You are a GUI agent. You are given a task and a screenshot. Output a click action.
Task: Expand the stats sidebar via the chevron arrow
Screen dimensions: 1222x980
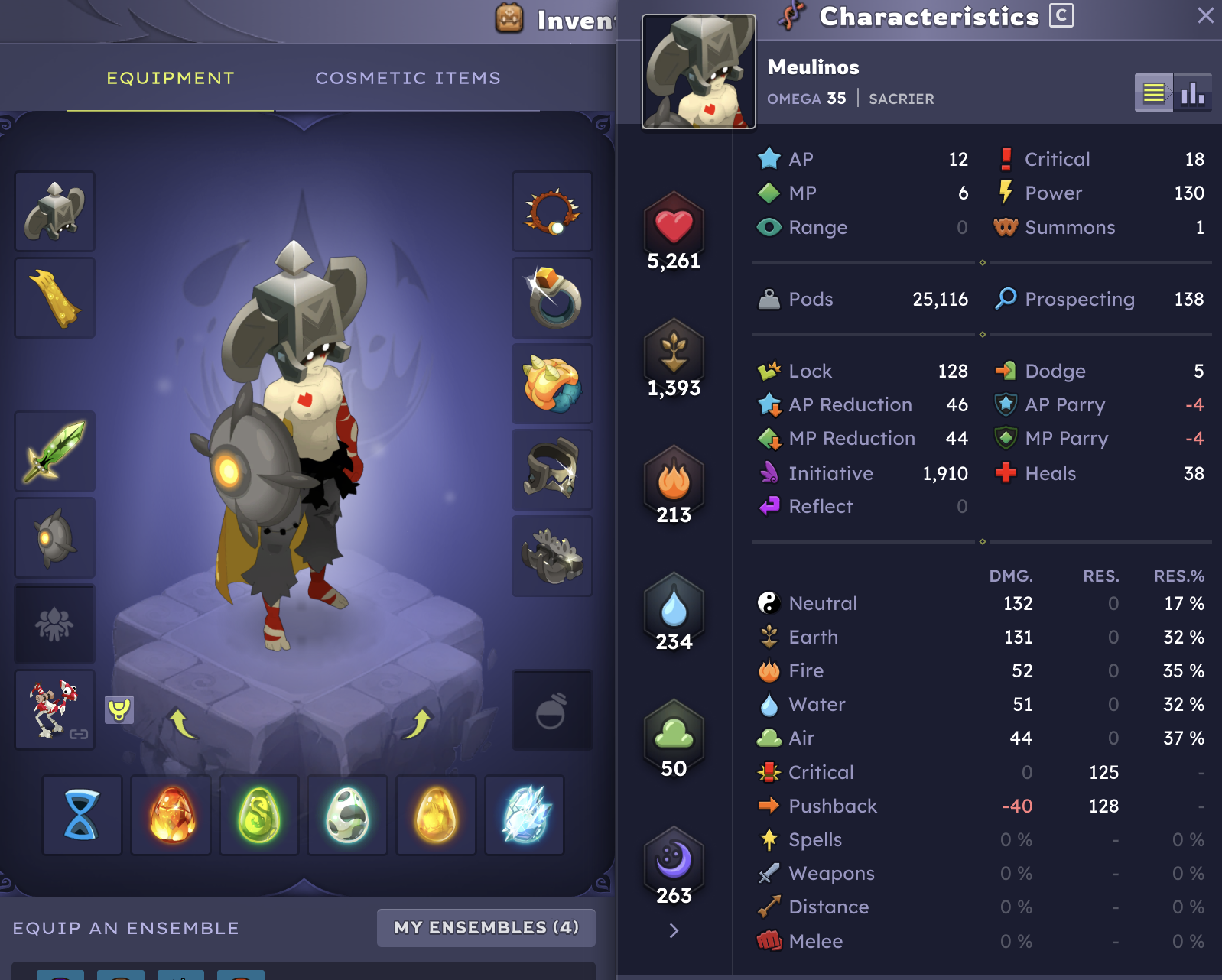point(674,930)
